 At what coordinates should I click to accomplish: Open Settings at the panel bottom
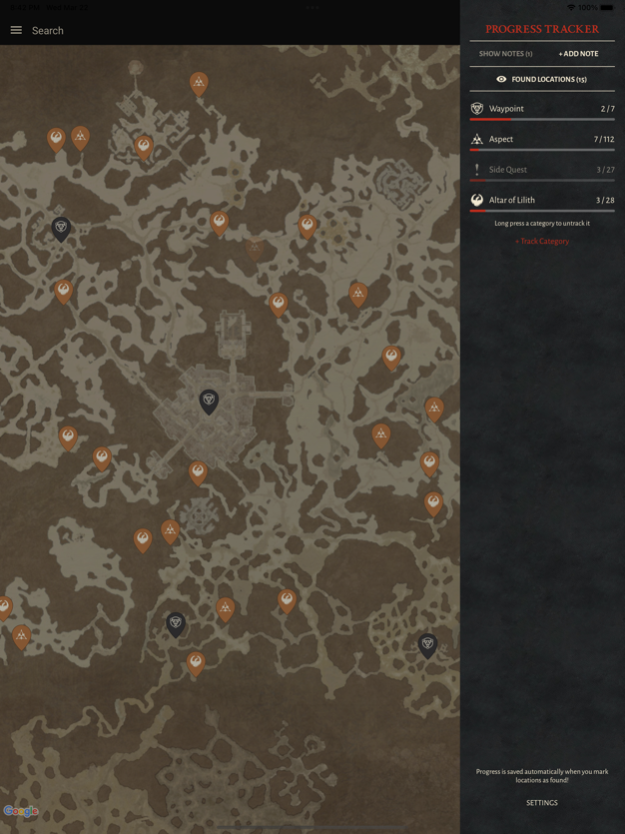tap(542, 802)
